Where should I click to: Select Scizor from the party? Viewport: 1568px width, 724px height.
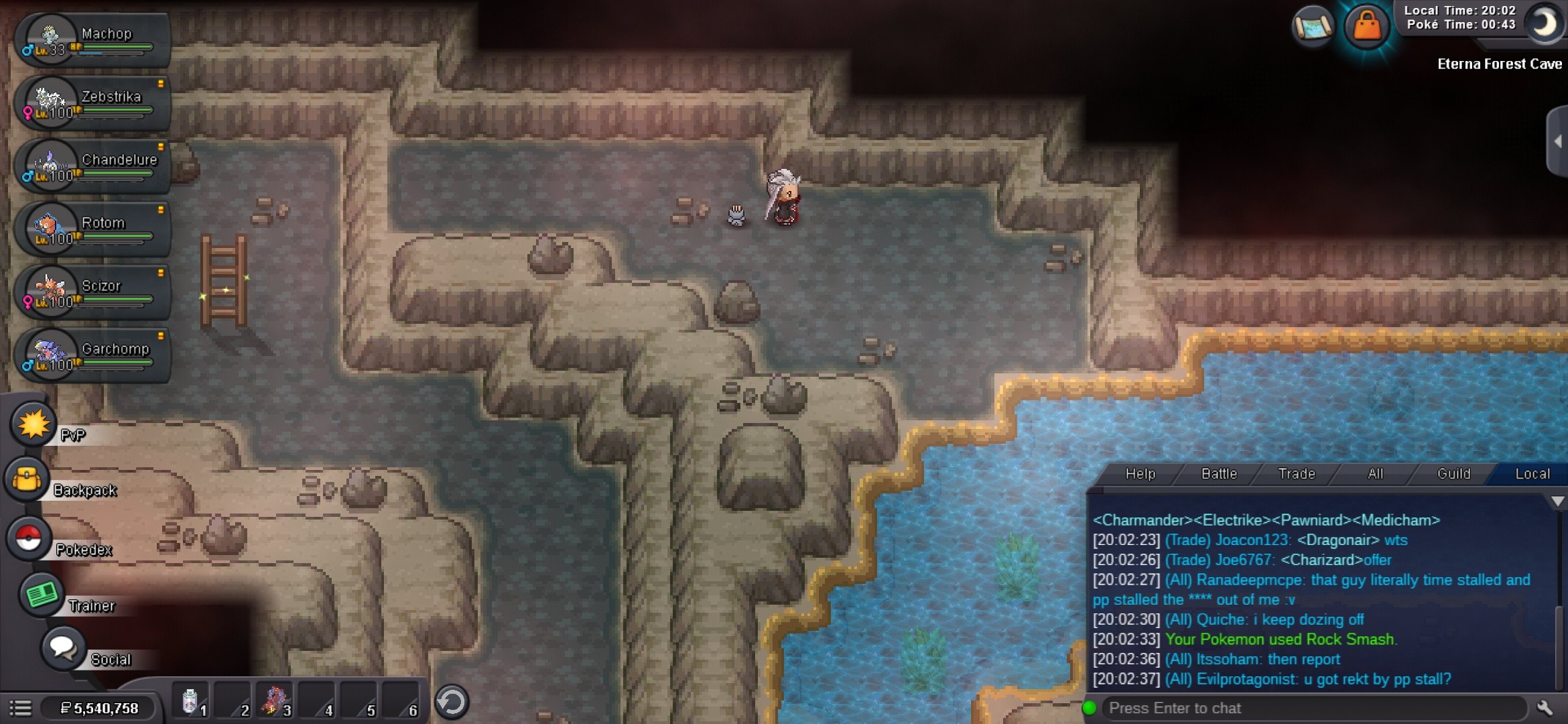coord(92,293)
